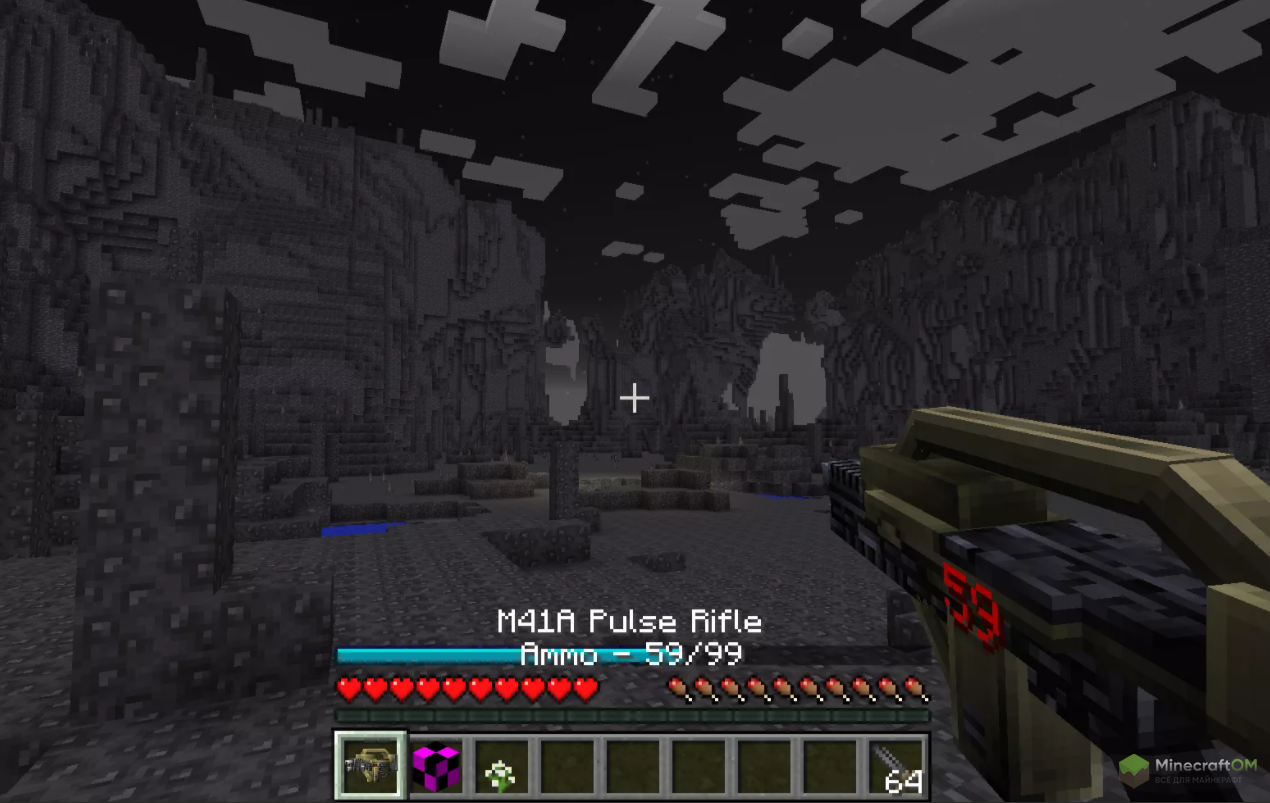Select the hotbar stack of 64
The height and width of the screenshot is (803, 1270).
tap(897, 768)
